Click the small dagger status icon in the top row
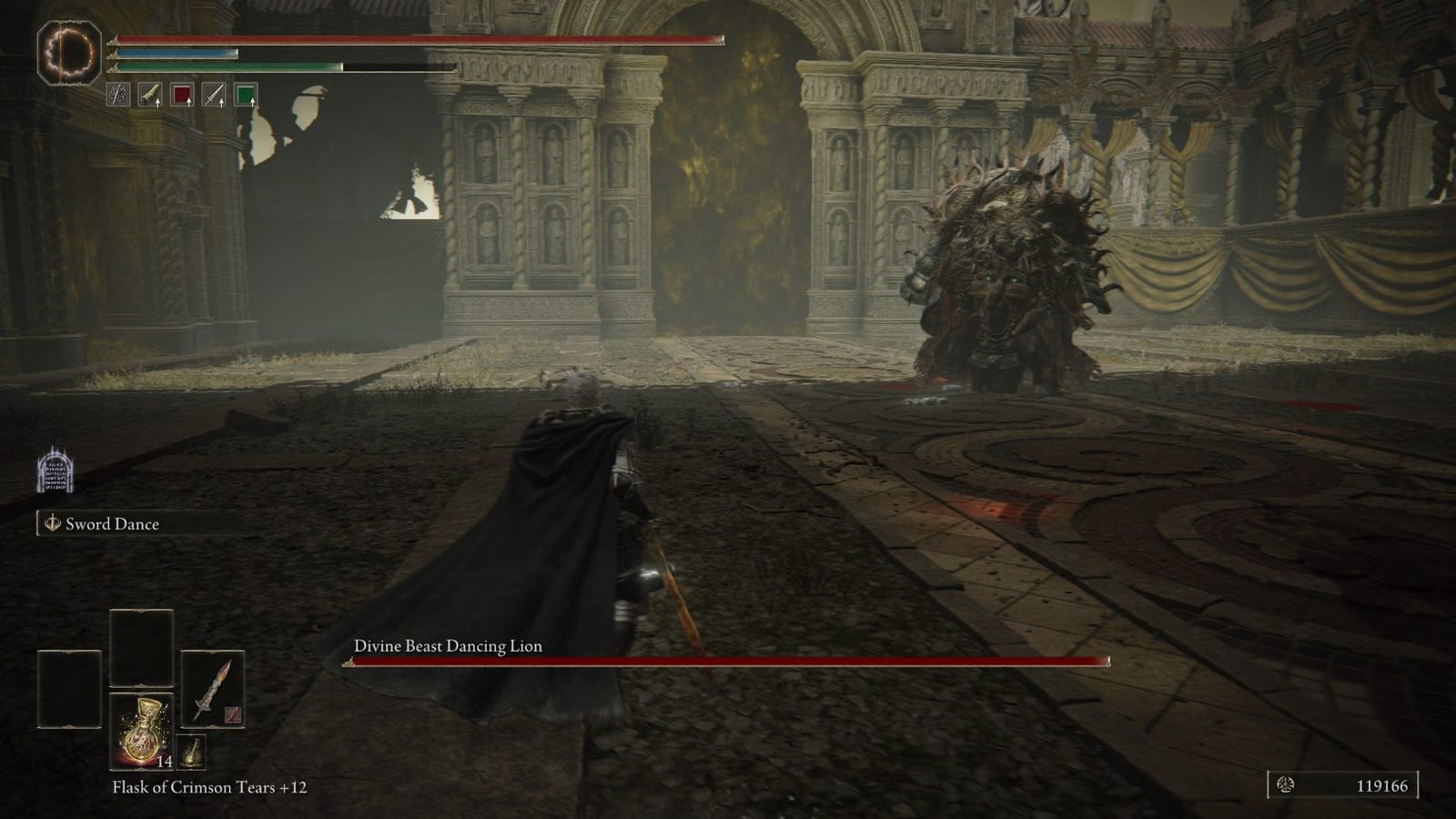Viewport: 1456px width, 819px height. (215, 95)
